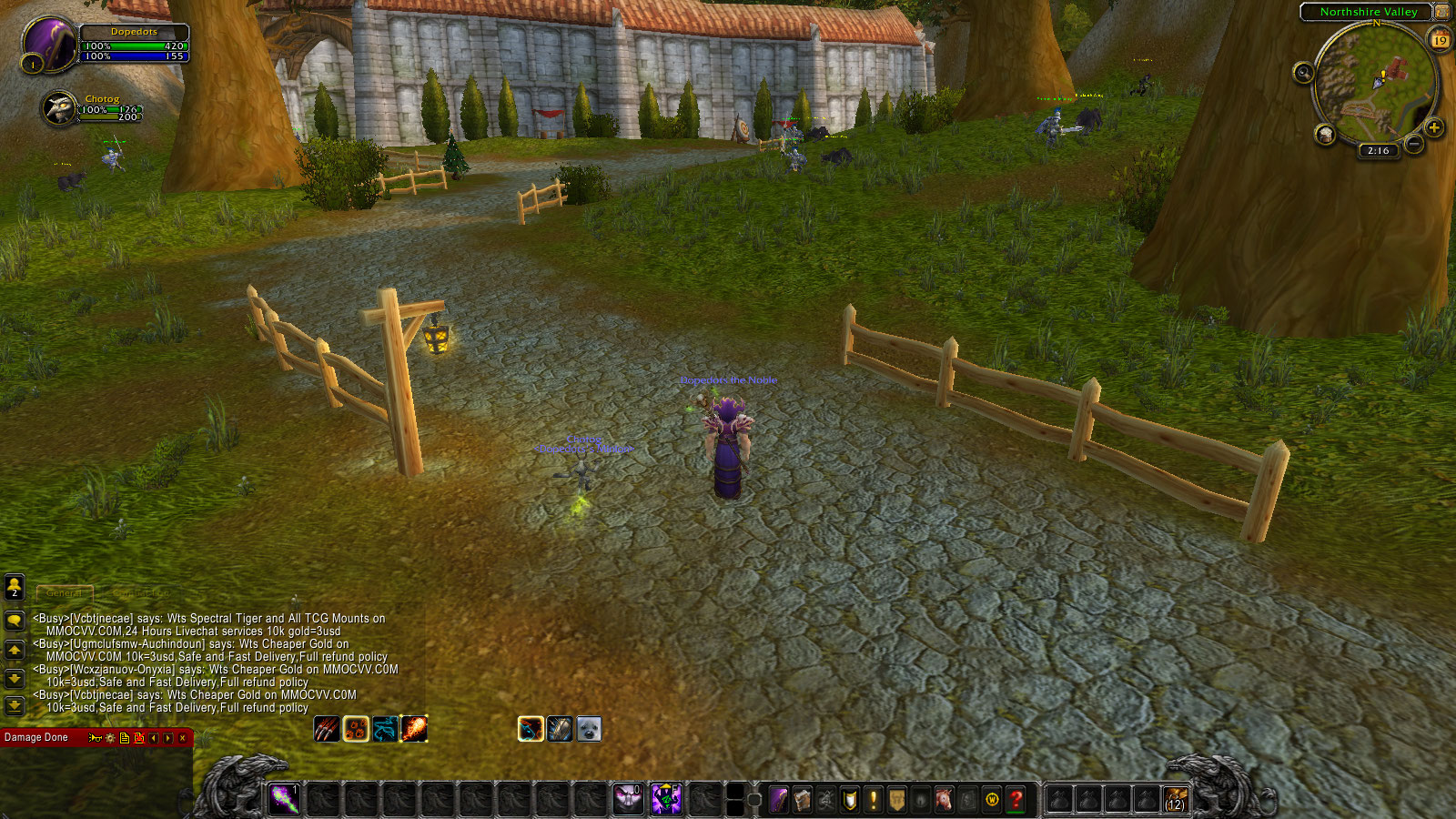The image size is (1456, 819).
Task: Switch to the General chat tab
Action: pyautogui.click(x=64, y=592)
